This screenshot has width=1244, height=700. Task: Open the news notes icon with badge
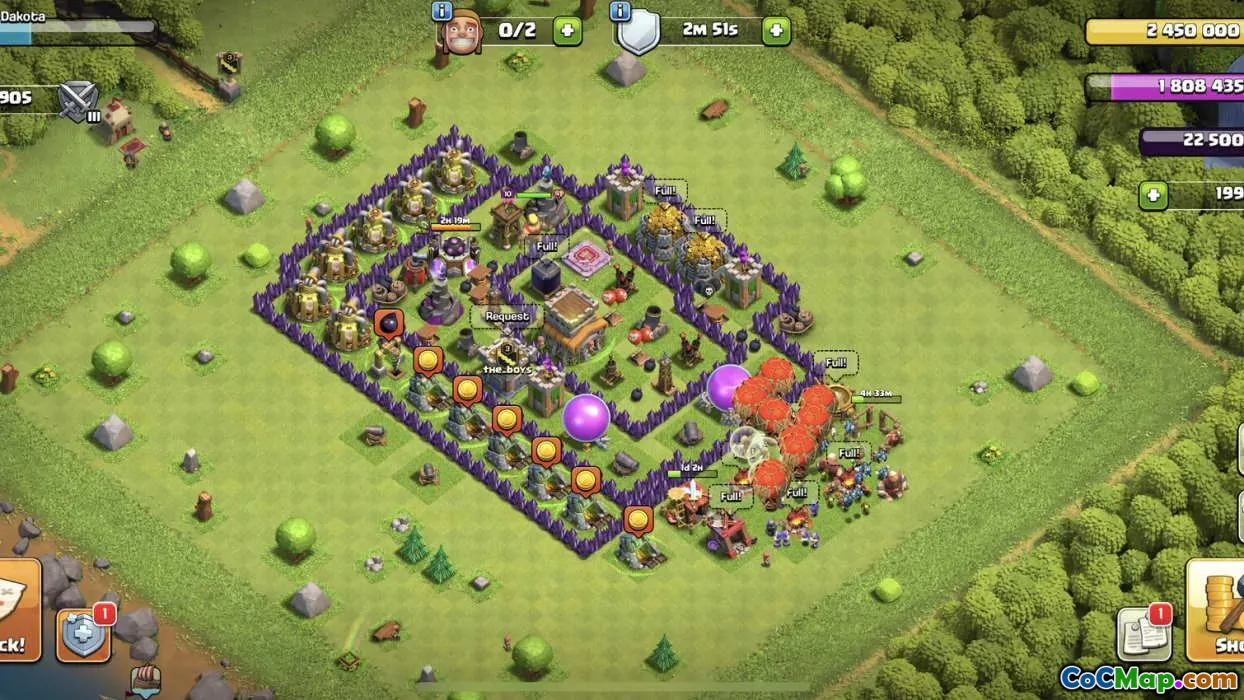click(x=1143, y=632)
